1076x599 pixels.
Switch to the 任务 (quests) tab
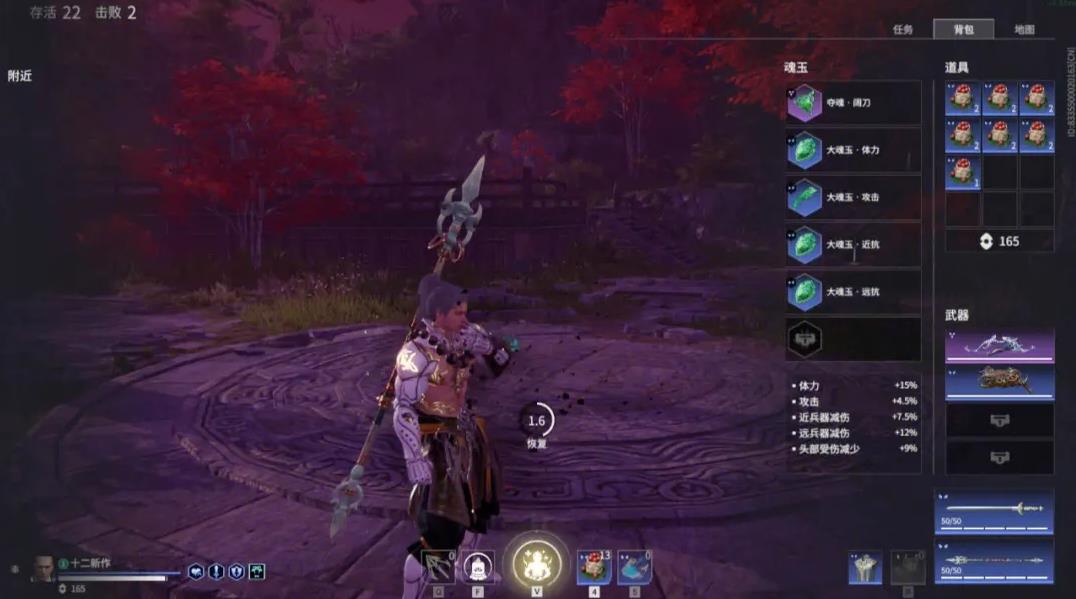[902, 30]
